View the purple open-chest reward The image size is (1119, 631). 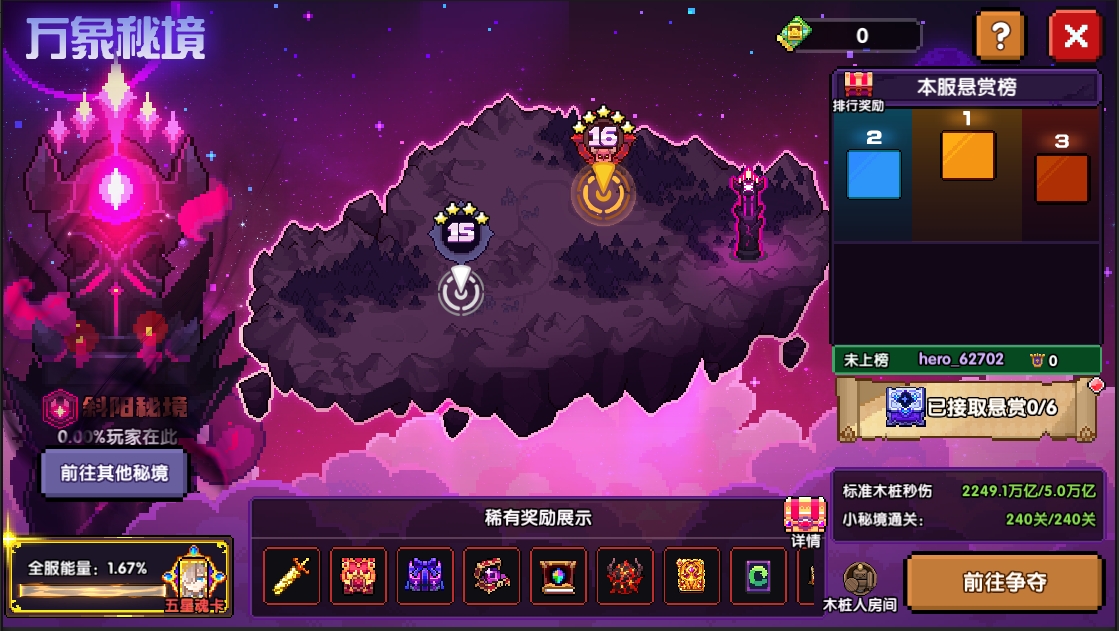[x=492, y=576]
